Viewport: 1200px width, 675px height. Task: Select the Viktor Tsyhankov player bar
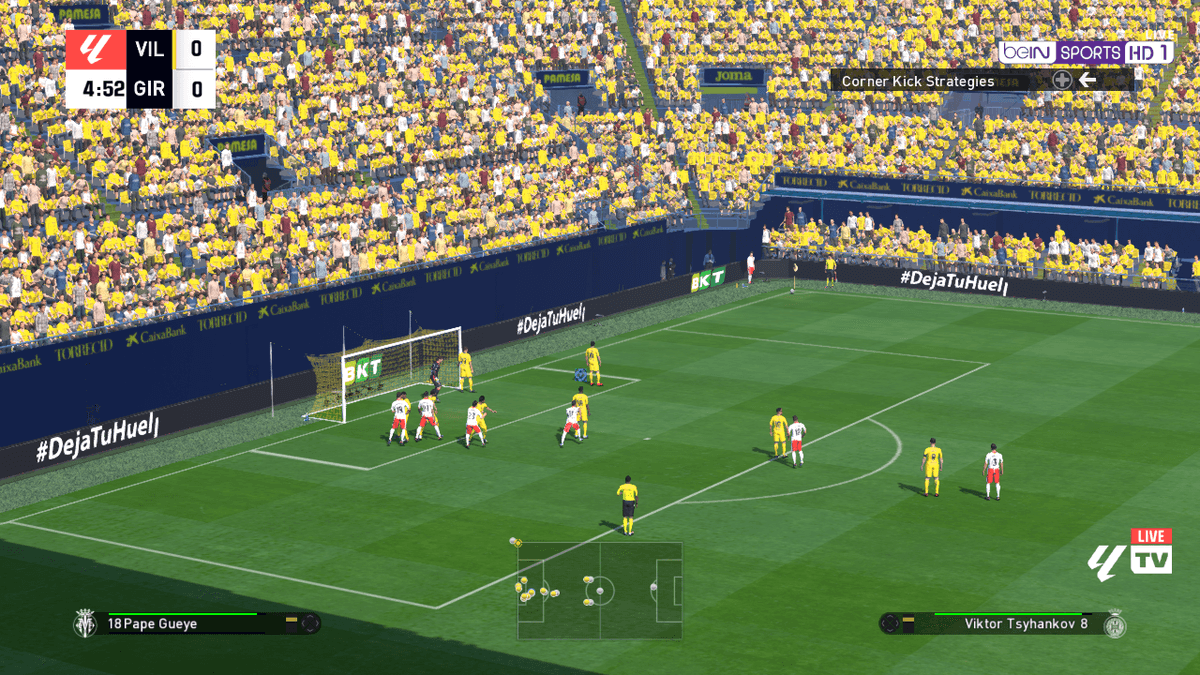1004,624
